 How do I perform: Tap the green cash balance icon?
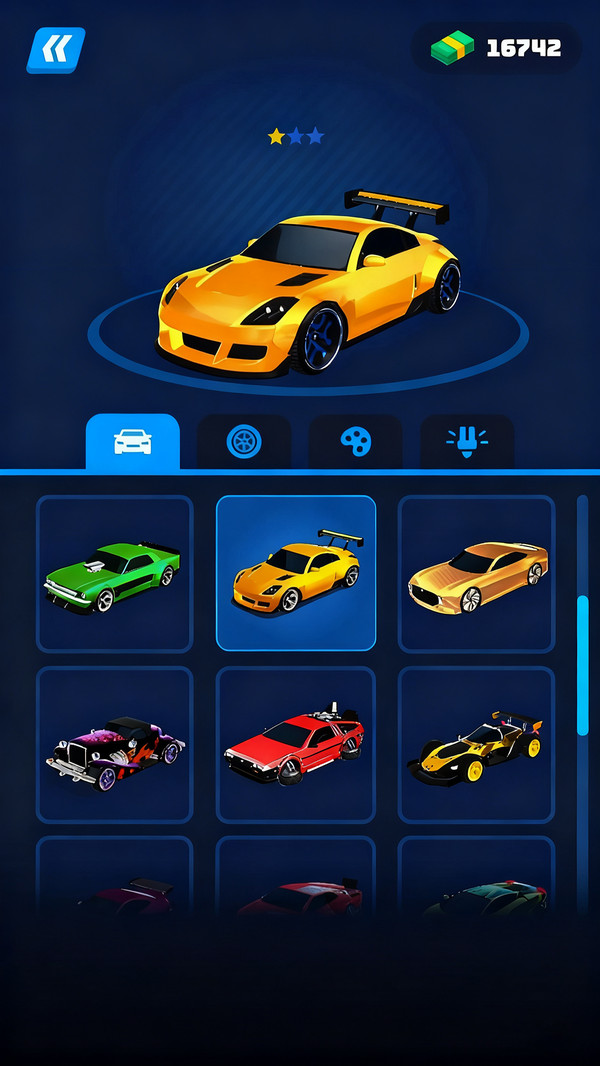[452, 47]
